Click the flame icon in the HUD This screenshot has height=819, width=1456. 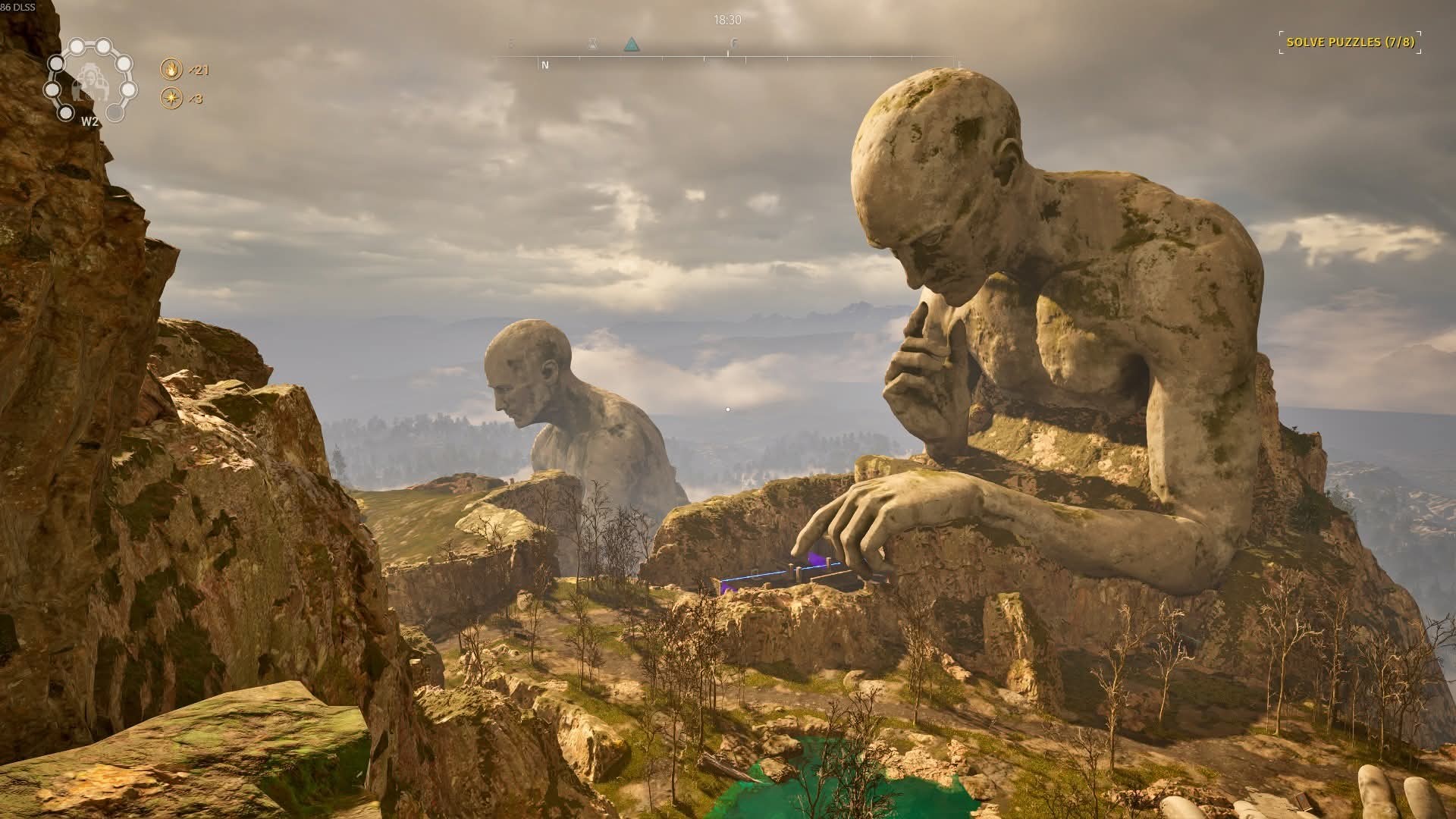171,70
